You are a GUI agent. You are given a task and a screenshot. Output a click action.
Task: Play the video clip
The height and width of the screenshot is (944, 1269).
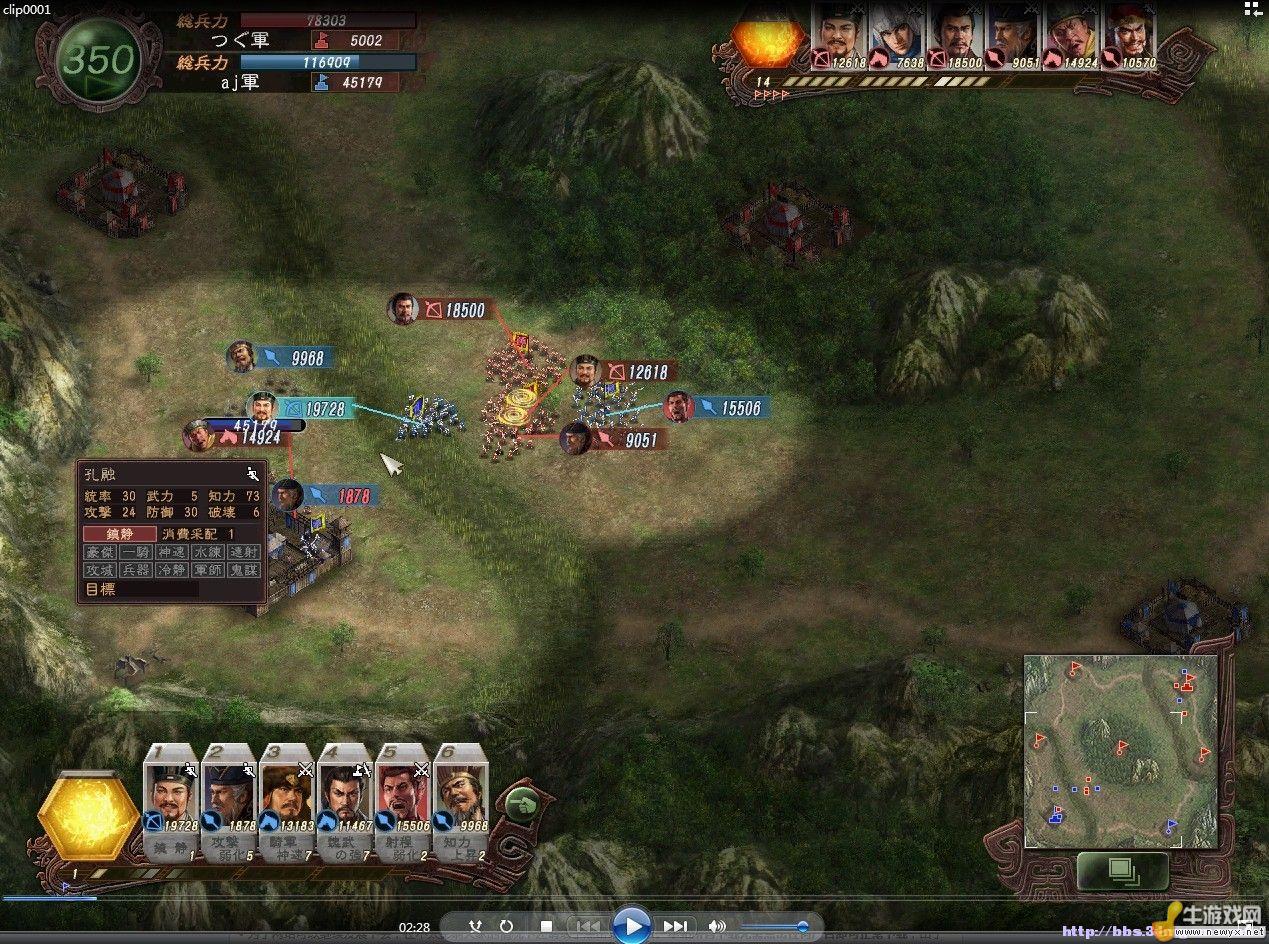tap(630, 926)
